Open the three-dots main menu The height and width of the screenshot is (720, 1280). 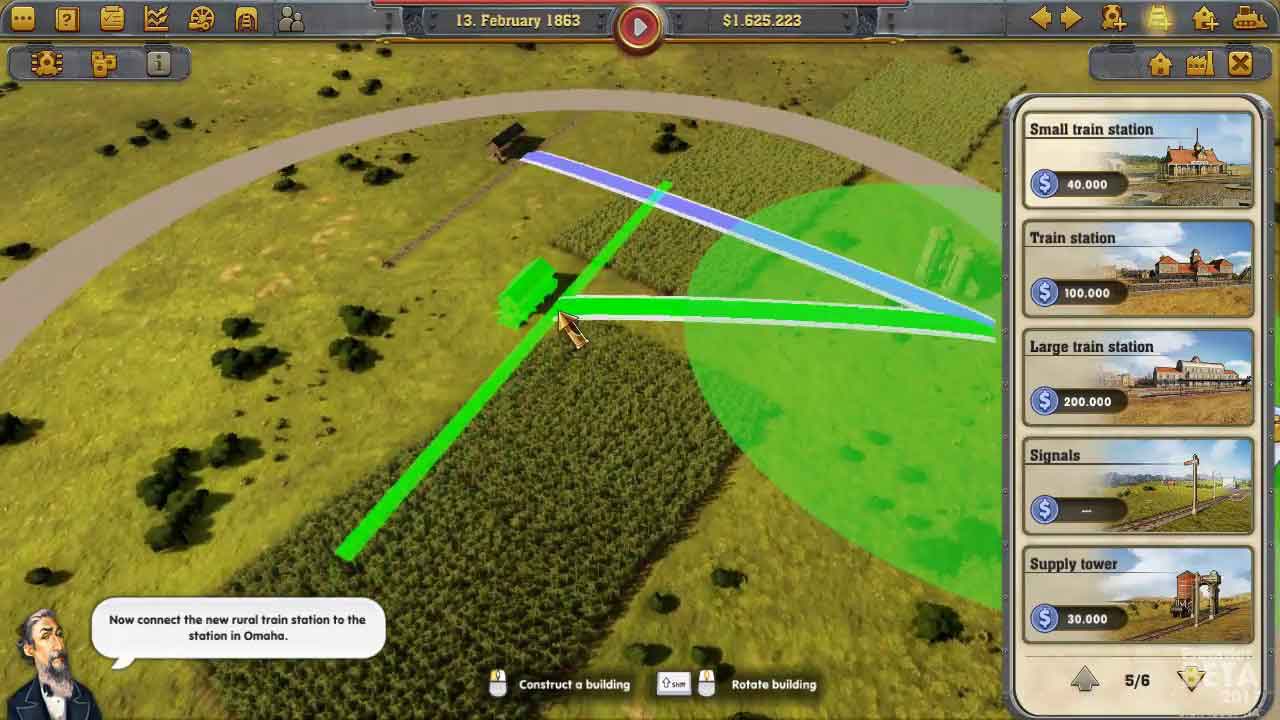point(22,18)
